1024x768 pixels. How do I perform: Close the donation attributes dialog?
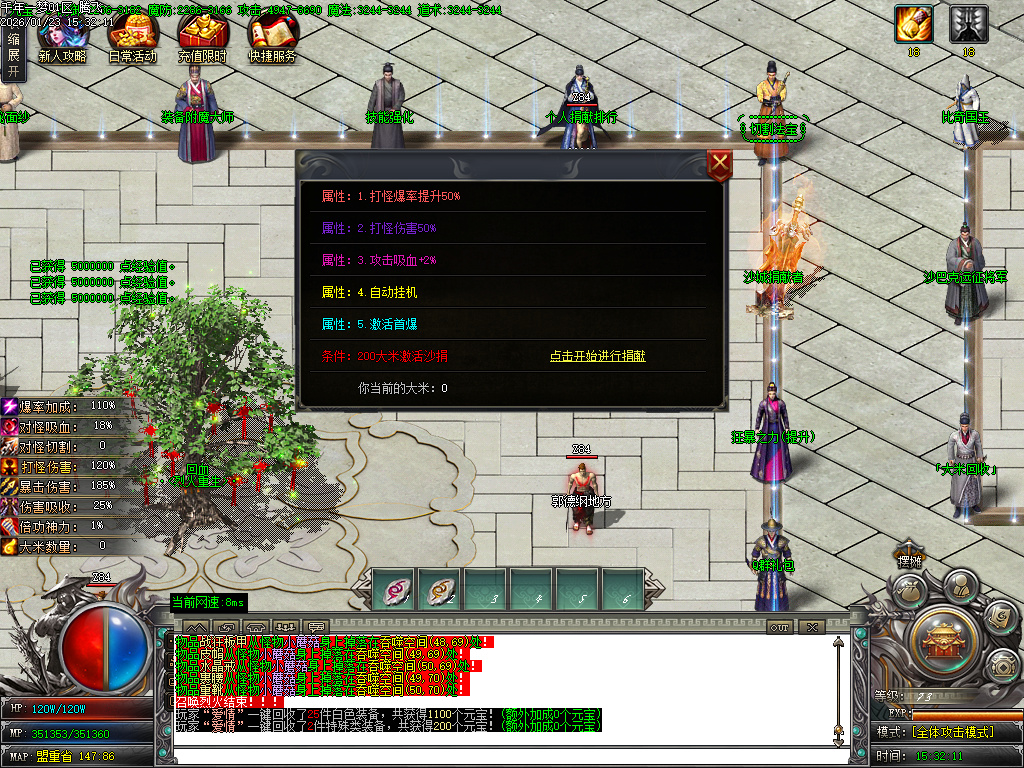click(x=720, y=166)
